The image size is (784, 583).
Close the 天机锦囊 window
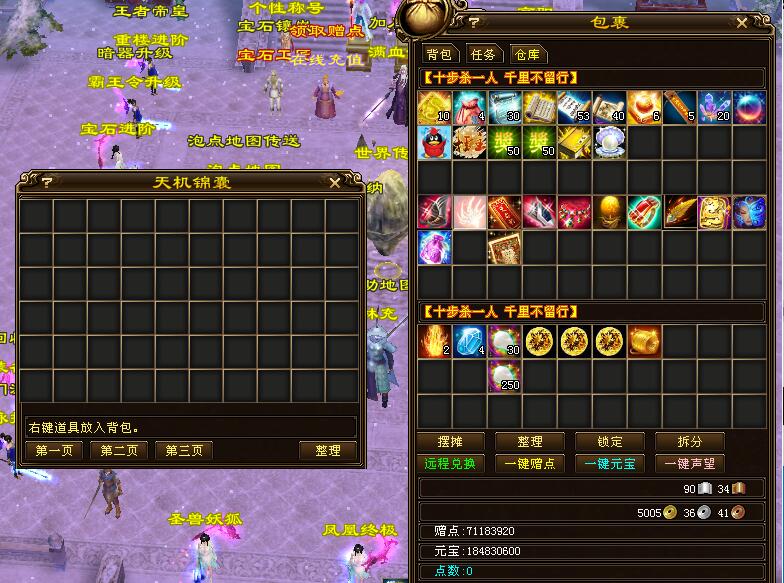click(334, 182)
